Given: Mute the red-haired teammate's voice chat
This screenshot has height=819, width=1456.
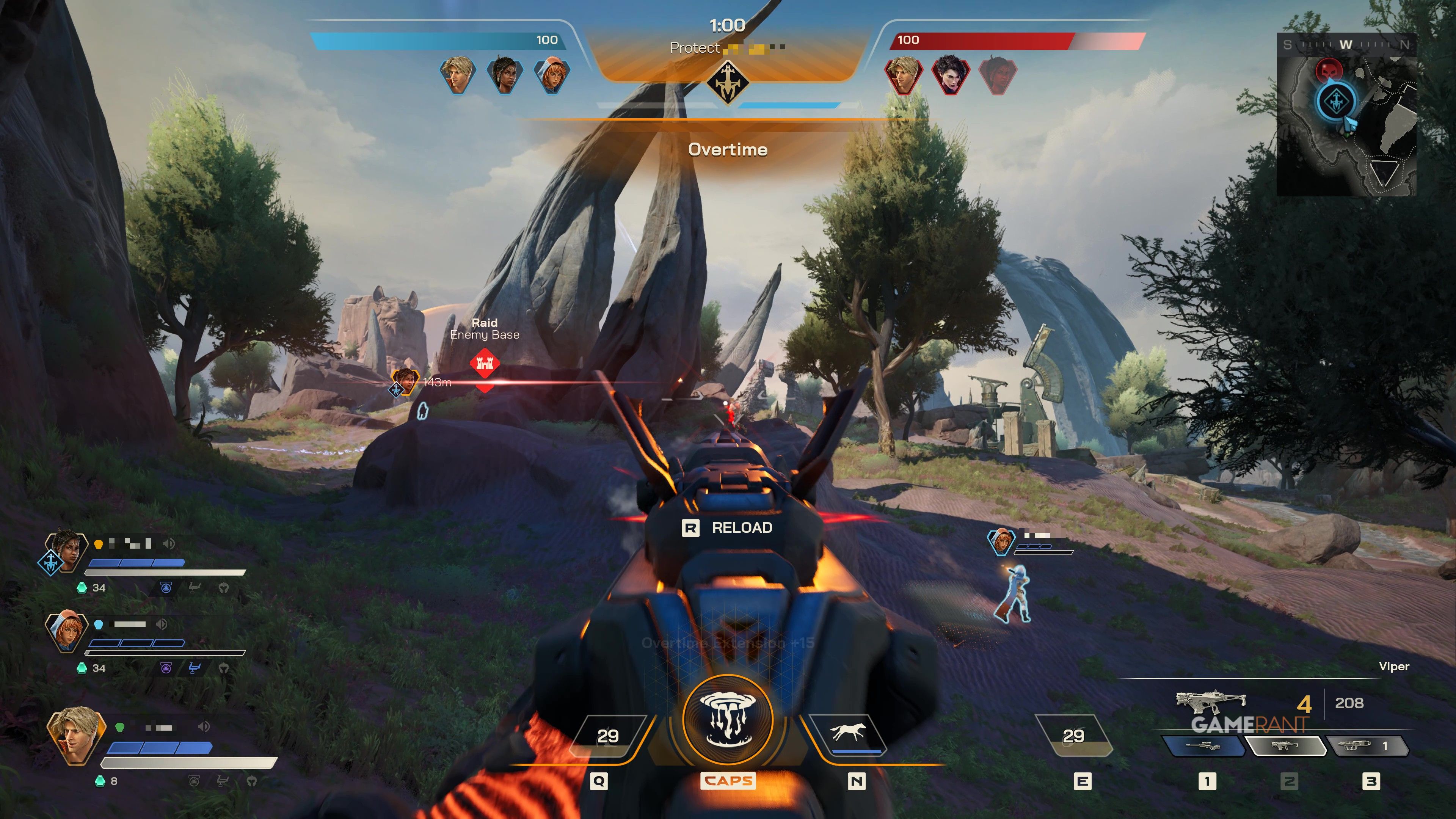Looking at the screenshot, I should 160,624.
